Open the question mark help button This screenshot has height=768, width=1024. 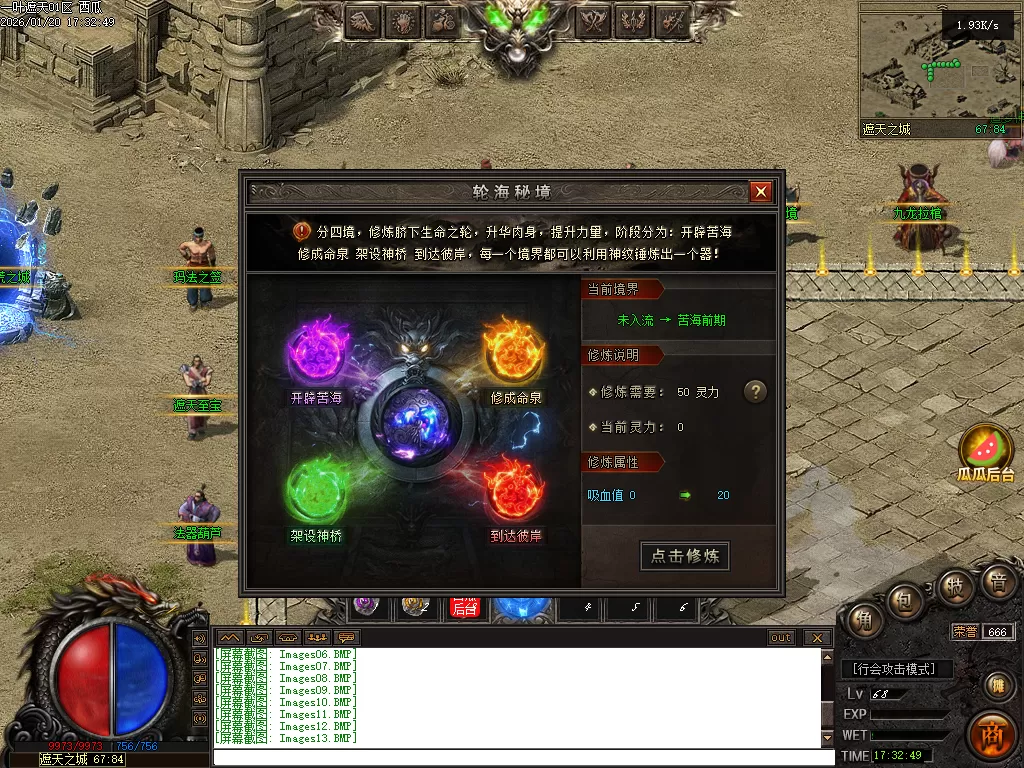[x=755, y=392]
